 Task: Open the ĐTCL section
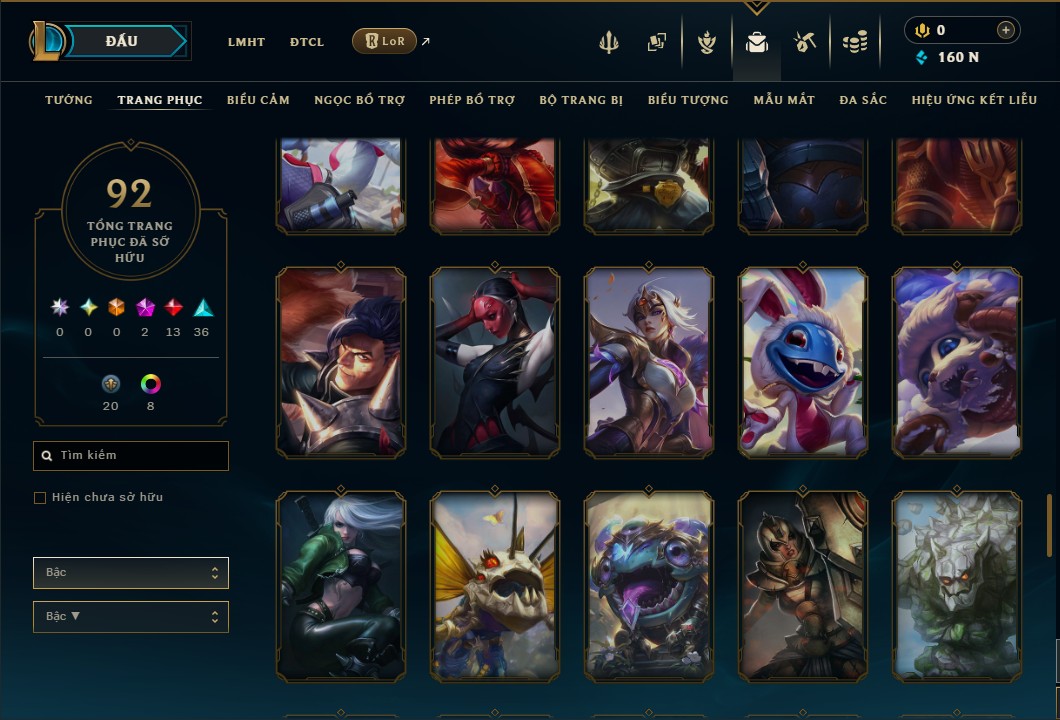pos(307,42)
